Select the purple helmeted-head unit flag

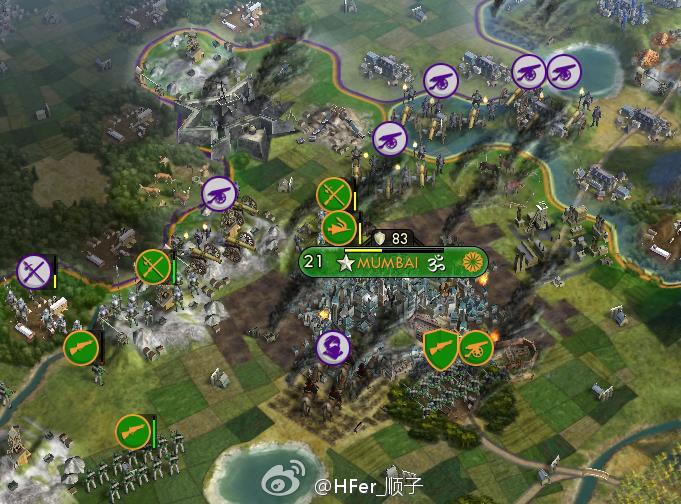[x=331, y=348]
